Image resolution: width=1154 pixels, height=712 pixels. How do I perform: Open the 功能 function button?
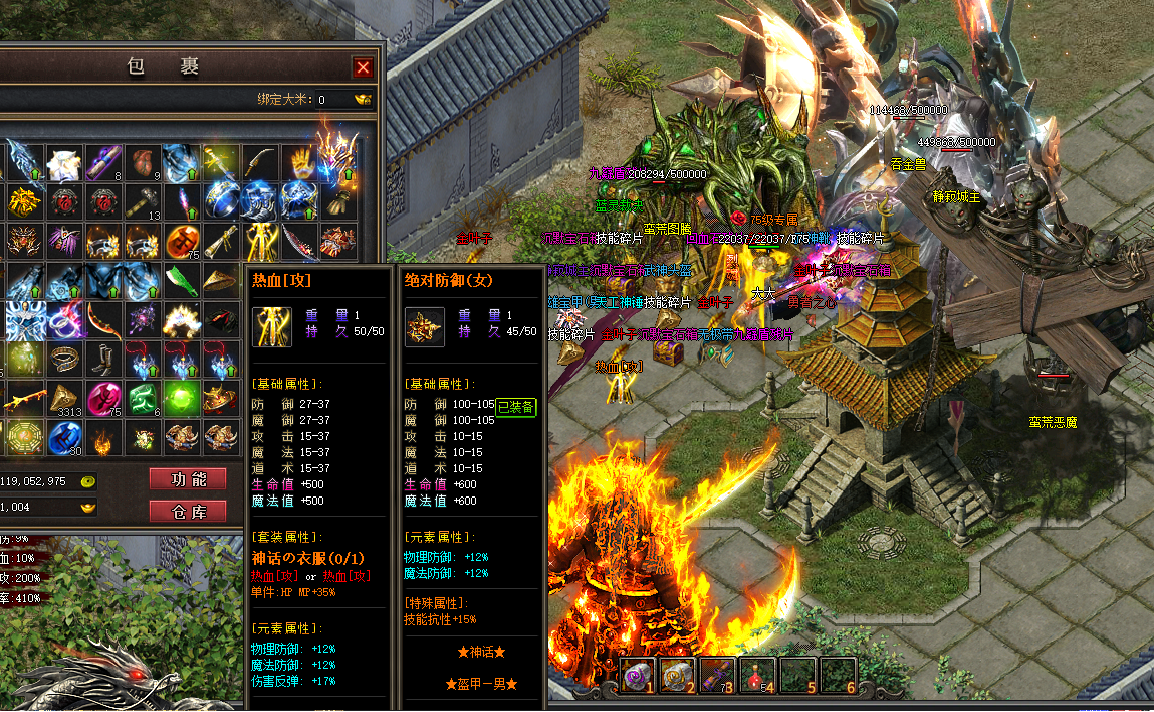(x=188, y=479)
